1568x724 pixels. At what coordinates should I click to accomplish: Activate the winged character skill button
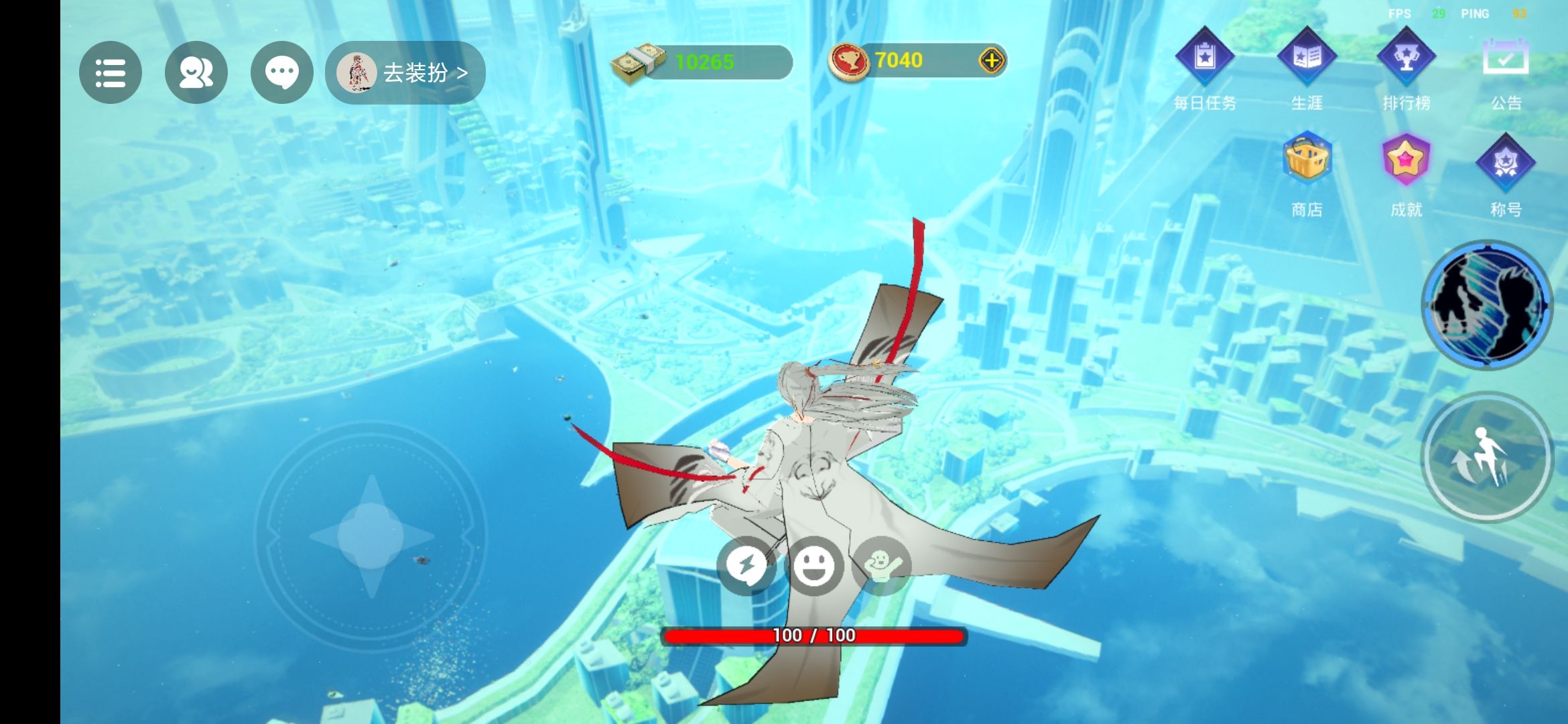pos(1487,305)
